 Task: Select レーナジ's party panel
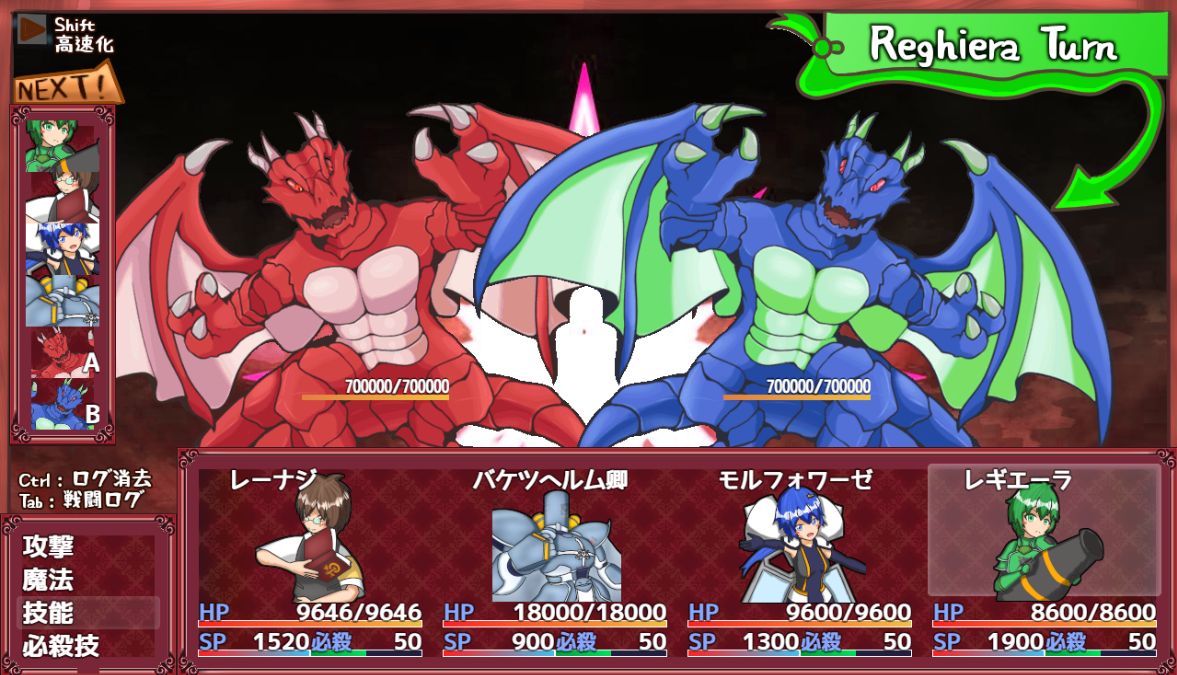[309, 560]
